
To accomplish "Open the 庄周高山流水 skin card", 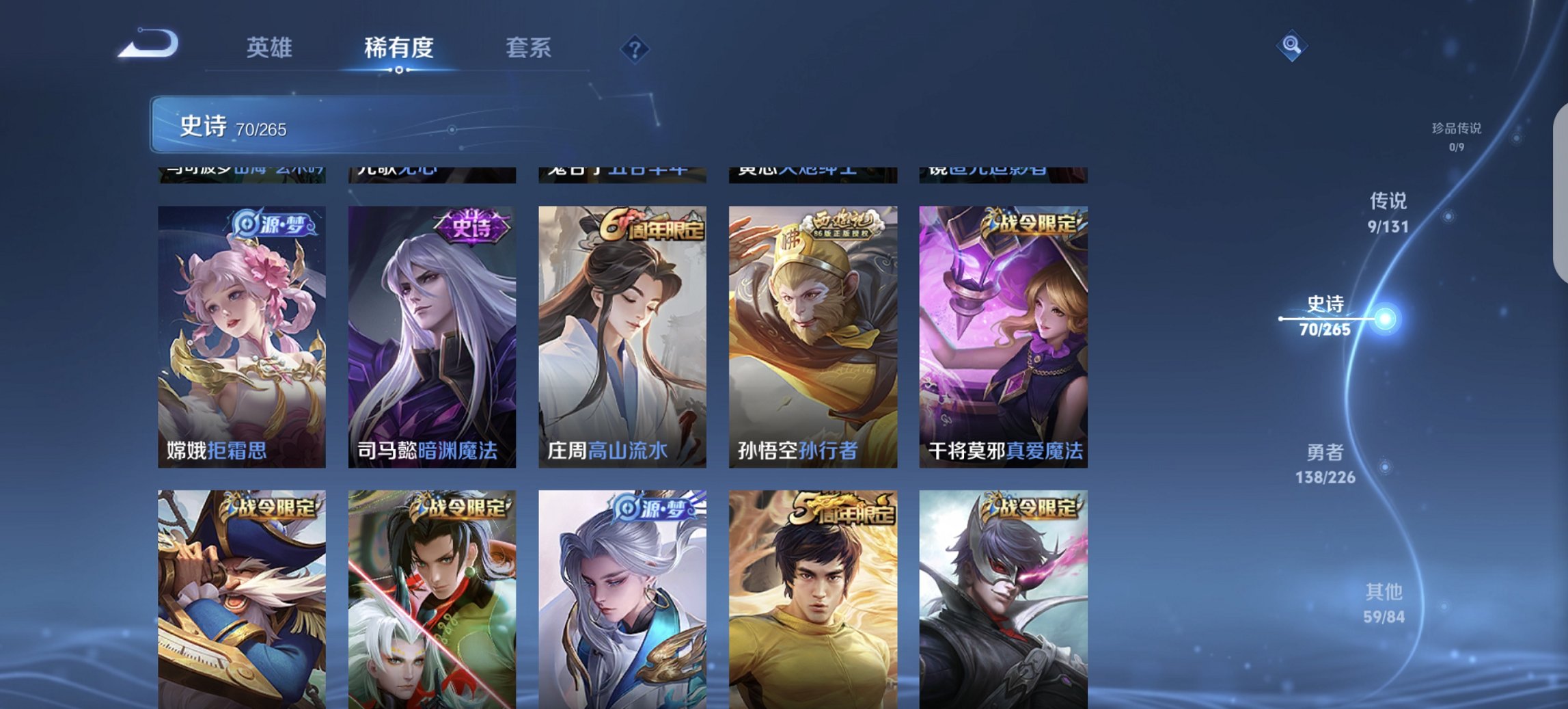I will pyautogui.click(x=621, y=335).
